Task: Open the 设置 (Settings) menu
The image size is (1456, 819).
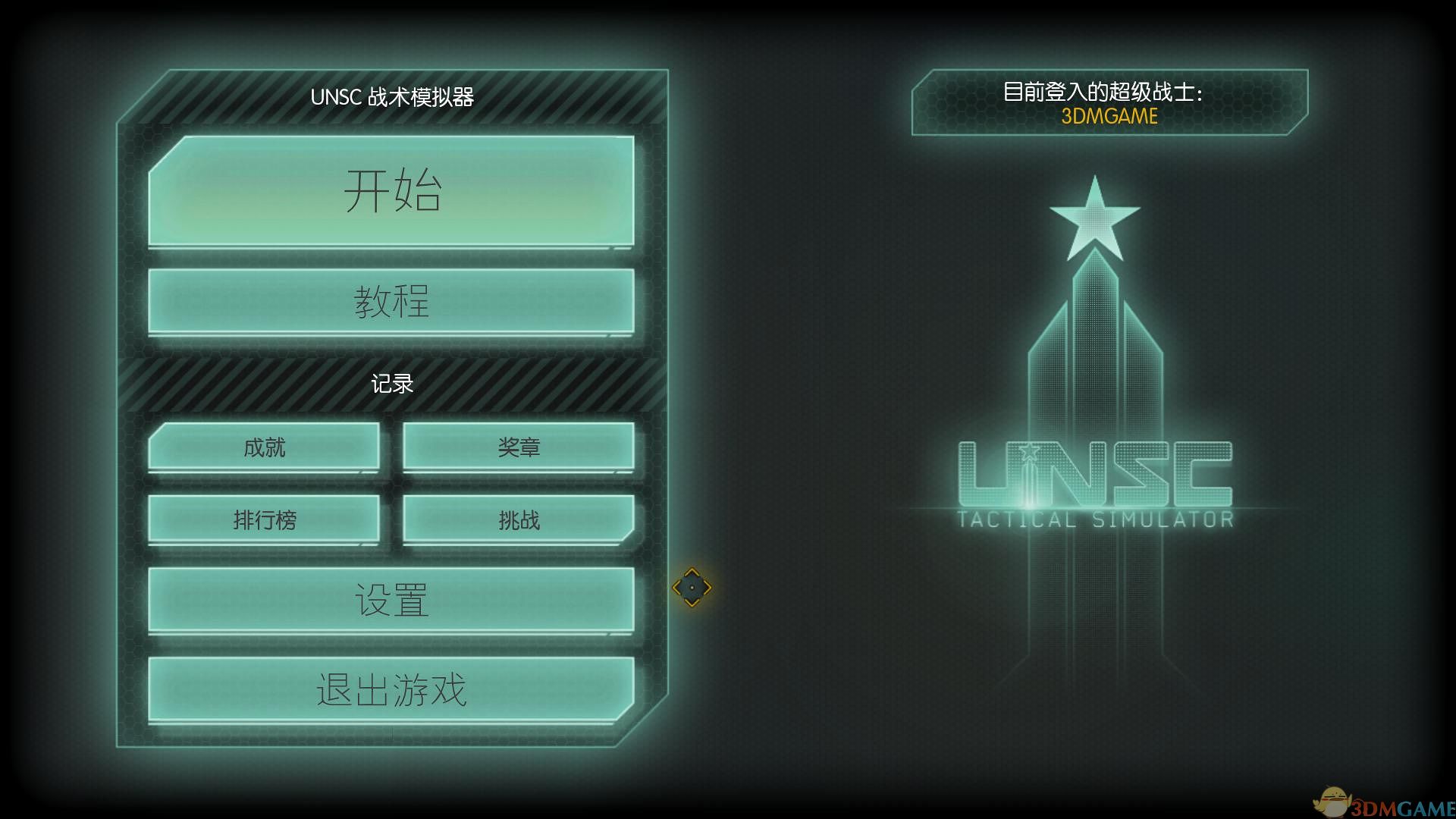Action: pos(392,598)
